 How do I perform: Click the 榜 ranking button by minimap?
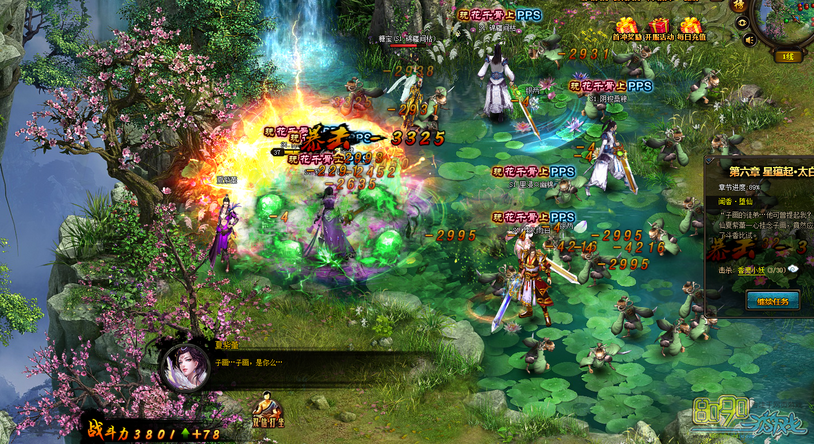tap(738, 6)
